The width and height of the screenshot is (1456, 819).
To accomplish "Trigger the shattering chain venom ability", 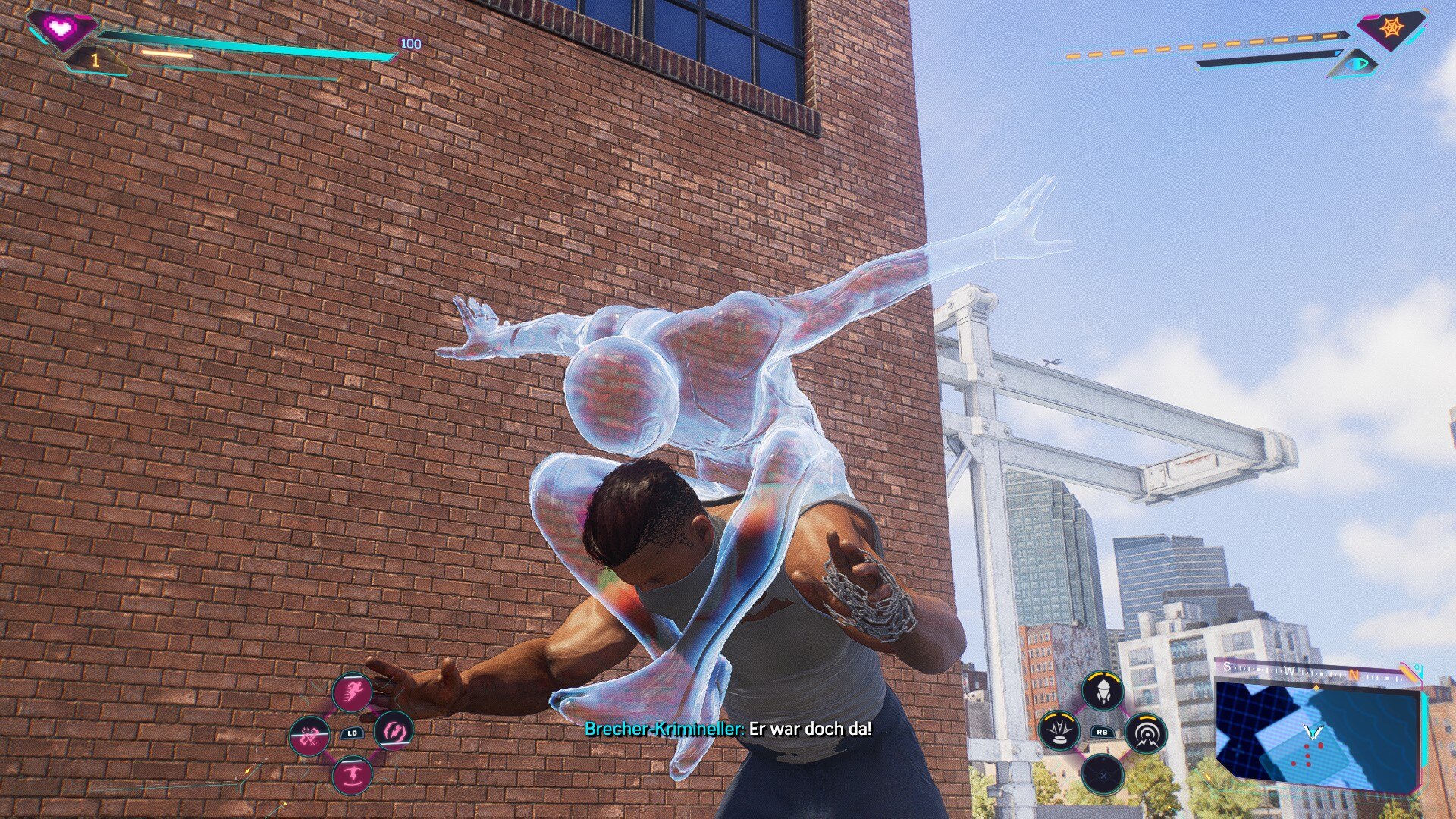I will pos(310,736).
